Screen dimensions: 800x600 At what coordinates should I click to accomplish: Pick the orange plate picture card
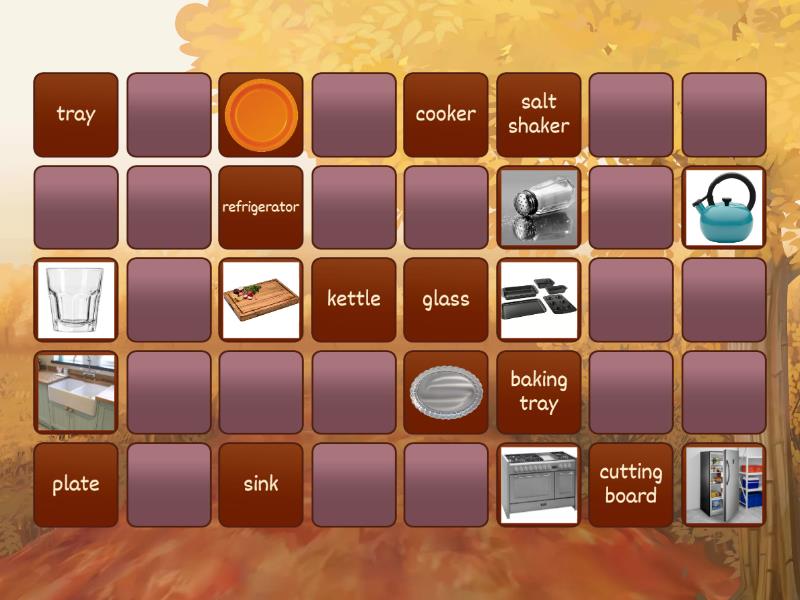[x=261, y=114]
